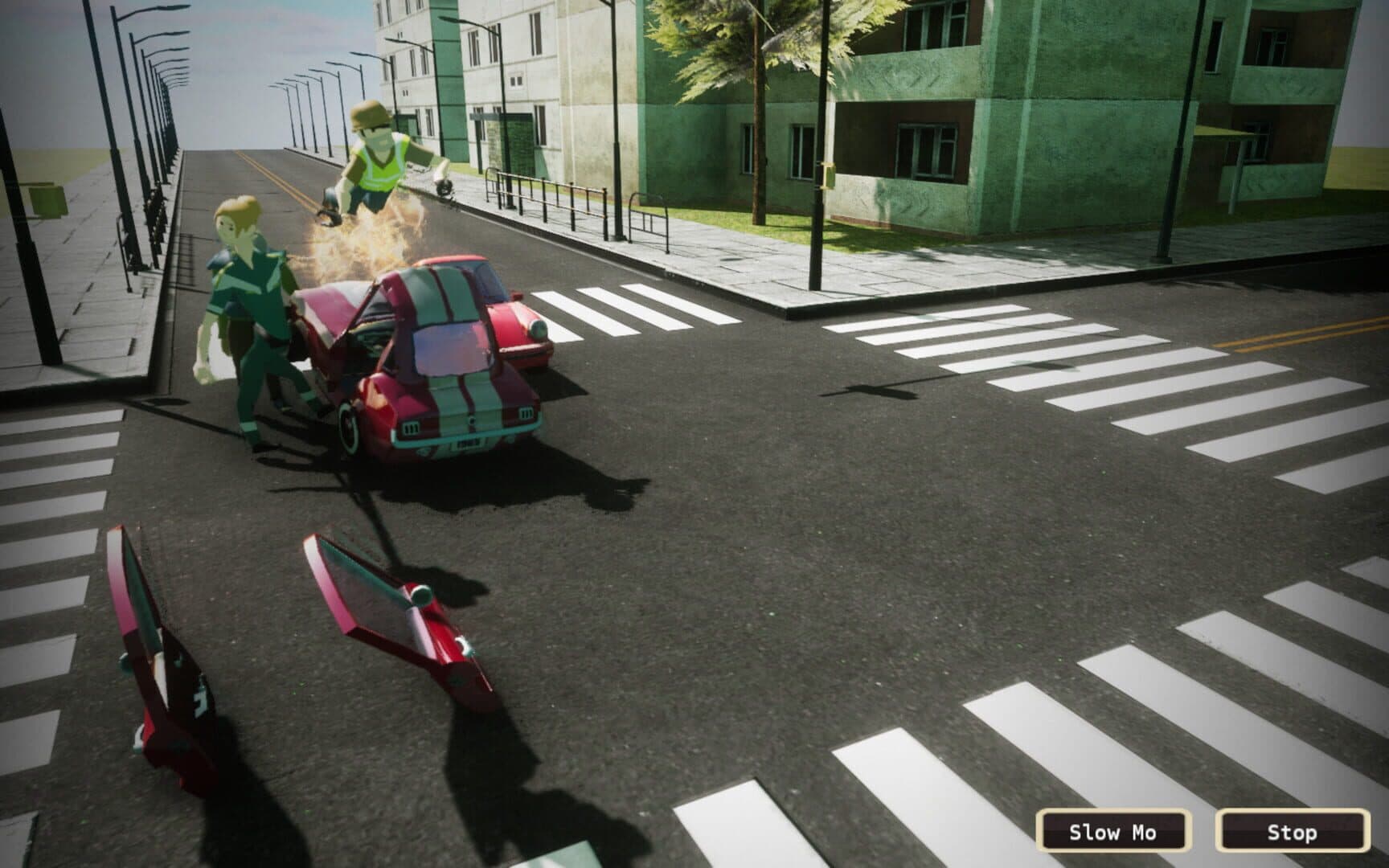Click the Stop button
The width and height of the screenshot is (1389, 868).
pos(1292,831)
